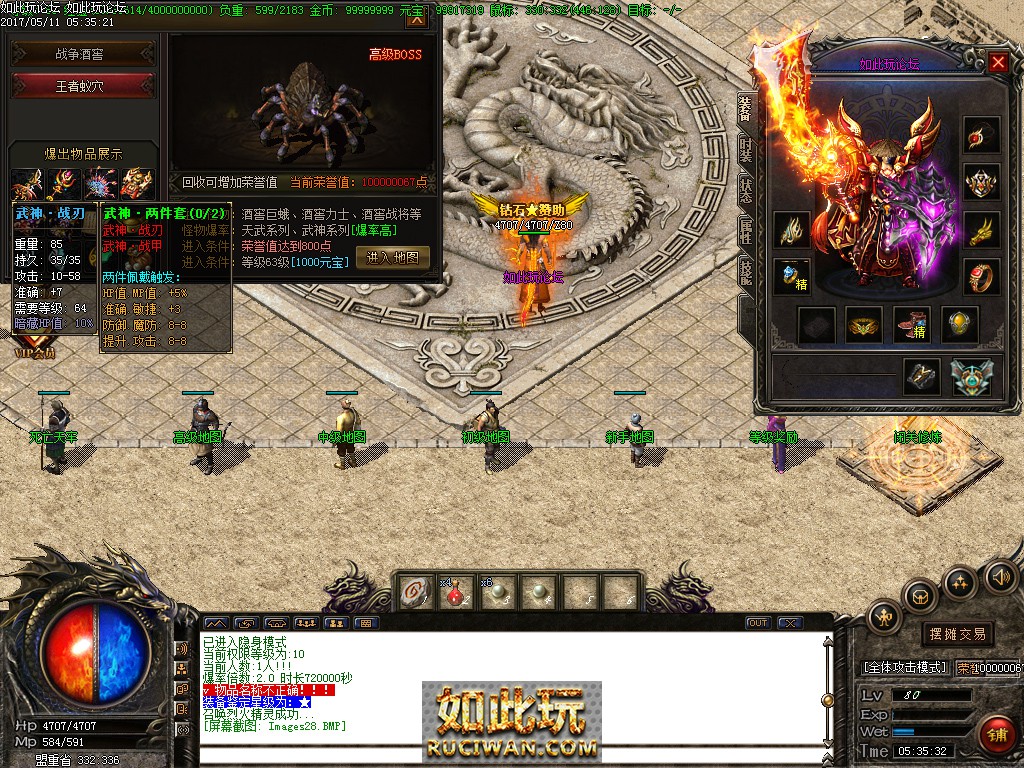
Task: Choose the red 王者蚁穴 map entry
Action: pos(83,86)
